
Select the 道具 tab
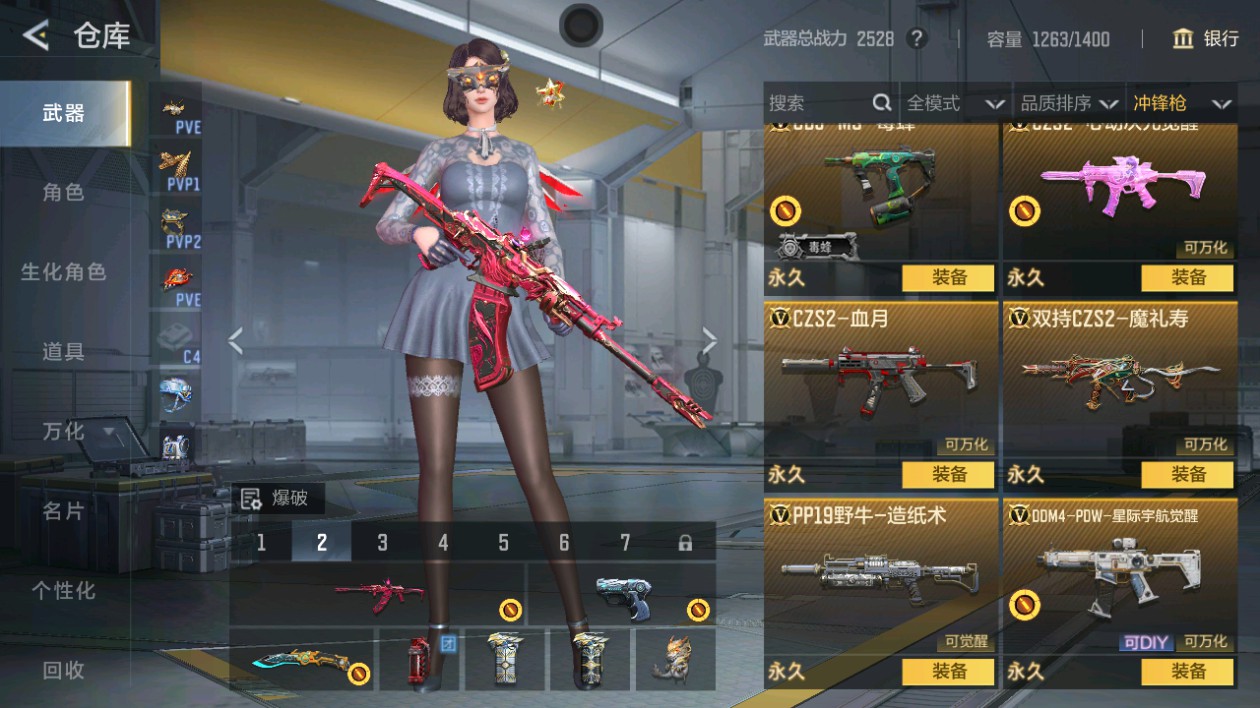point(64,351)
